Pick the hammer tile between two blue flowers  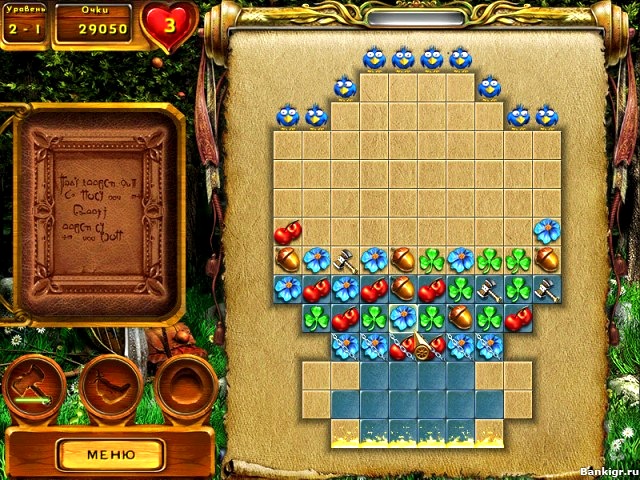tap(346, 261)
